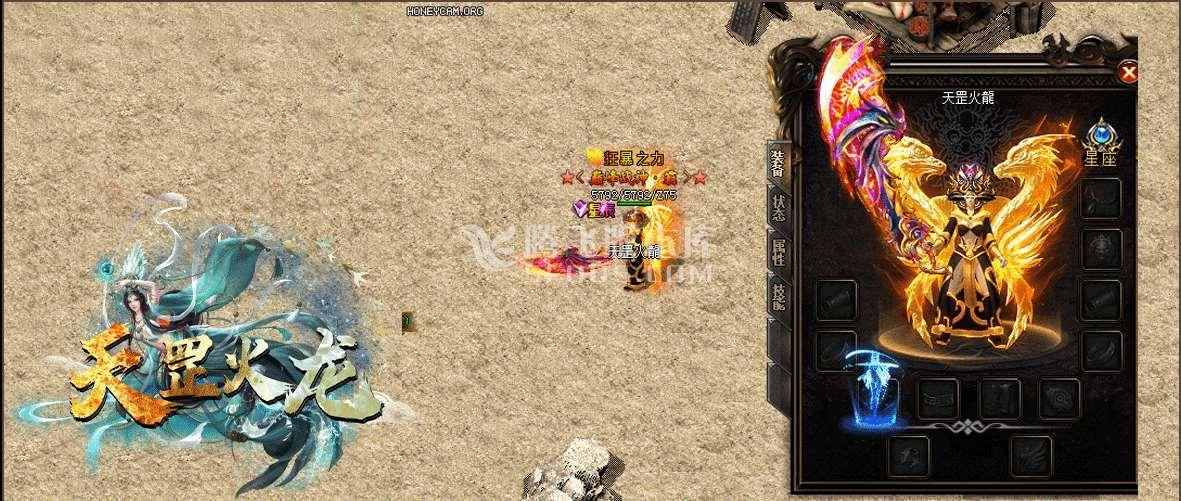Close the character equipment panel
This screenshot has width=1181, height=501.
coord(1128,71)
